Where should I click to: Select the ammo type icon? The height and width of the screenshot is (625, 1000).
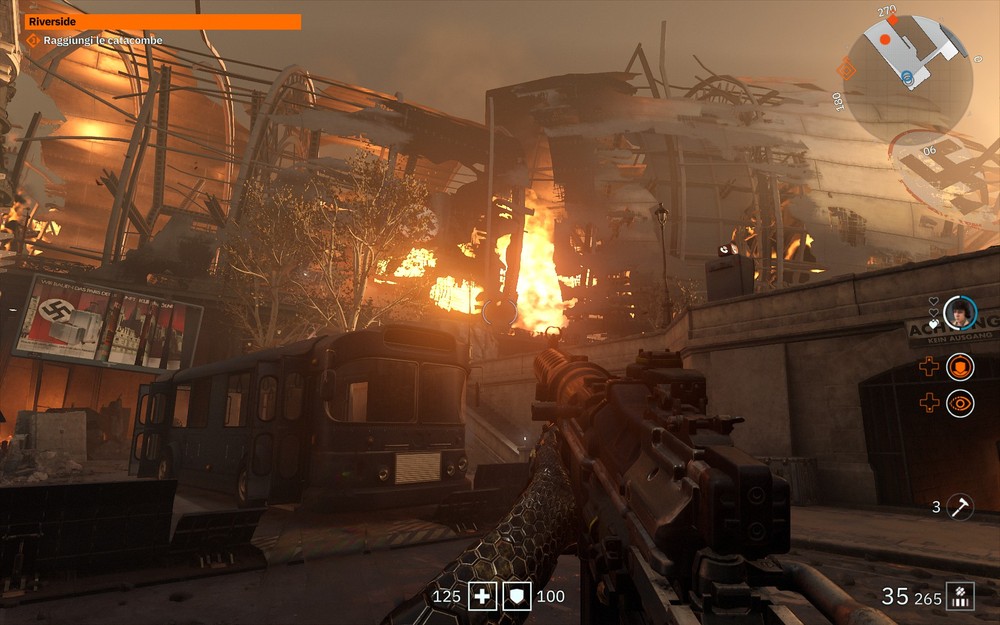pos(961,596)
